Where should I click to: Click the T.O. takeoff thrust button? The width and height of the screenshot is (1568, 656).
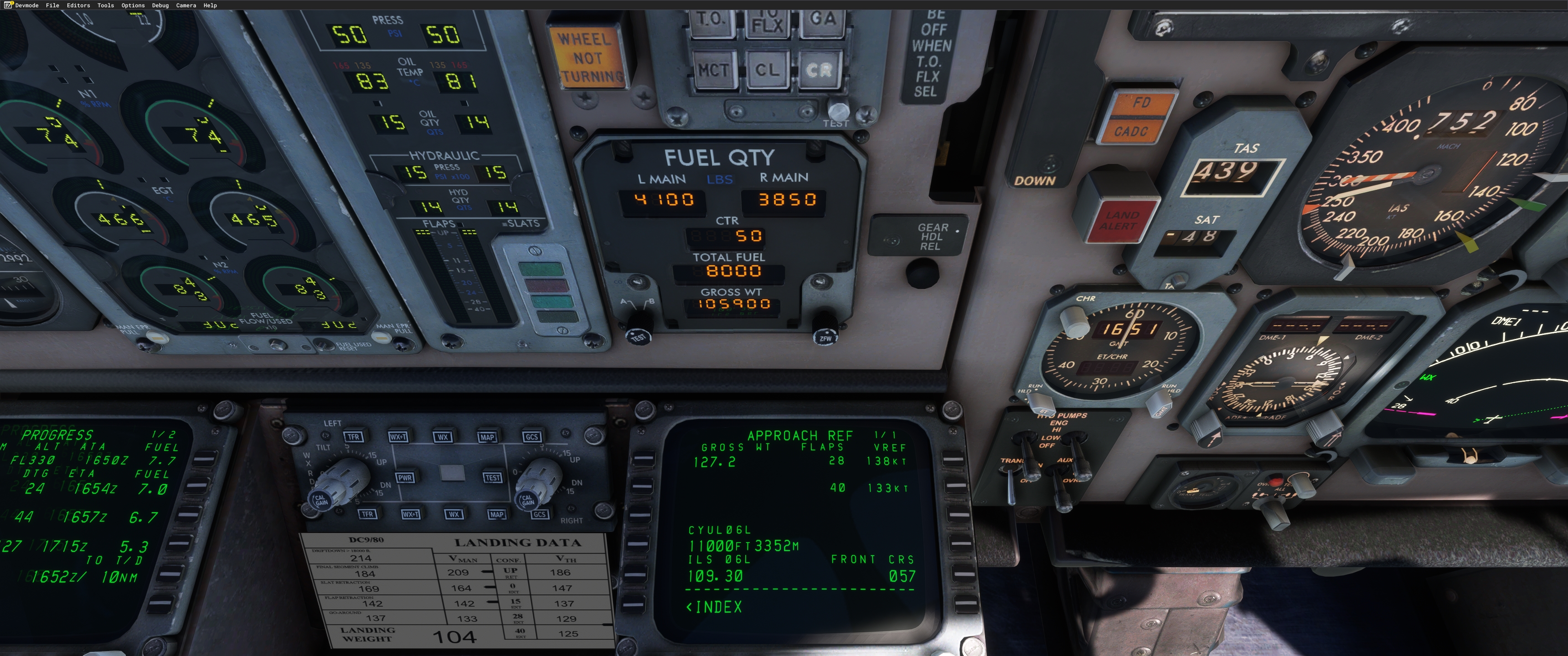point(710,20)
